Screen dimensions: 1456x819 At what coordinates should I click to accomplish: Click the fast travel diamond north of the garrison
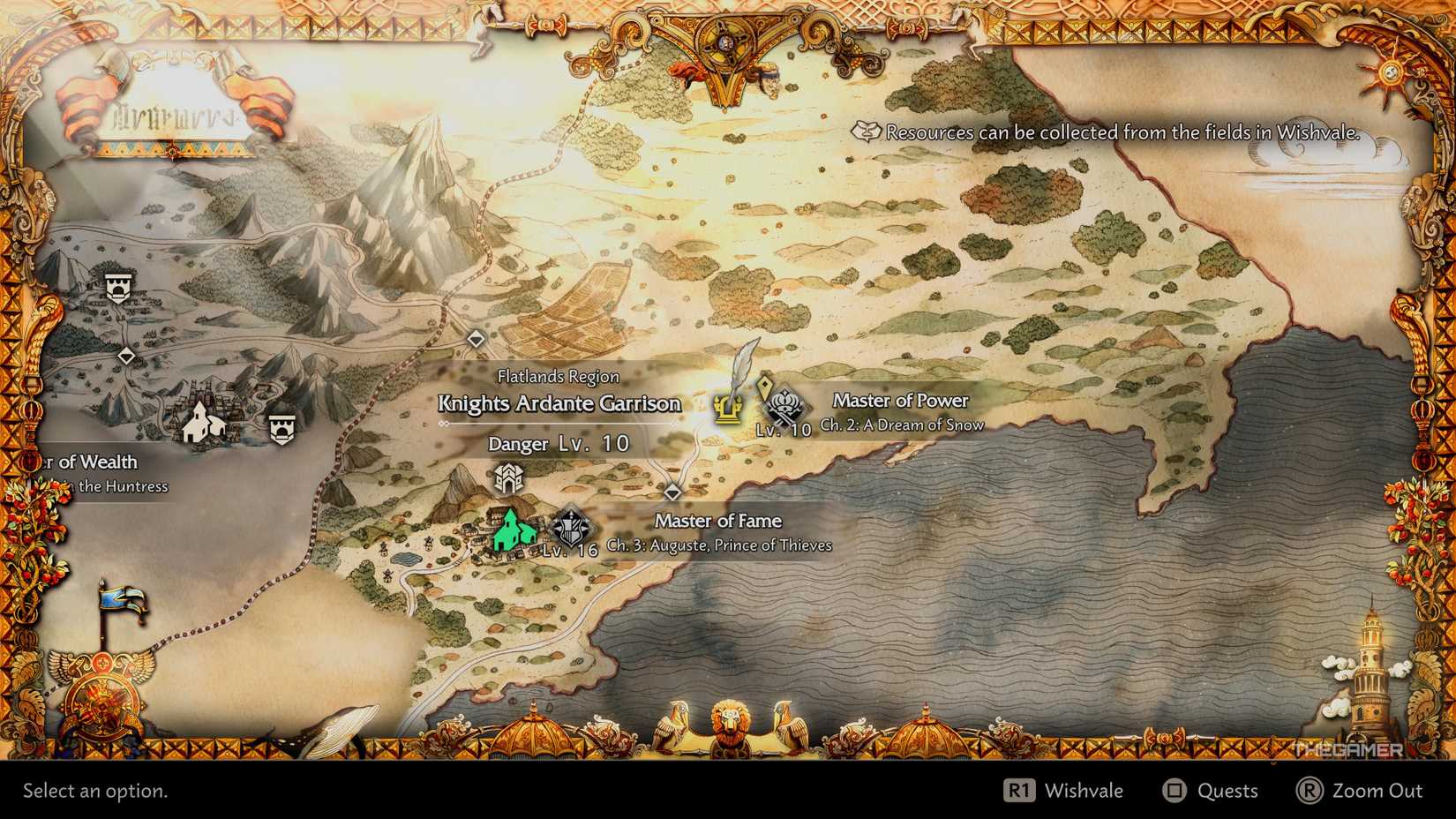pyautogui.click(x=477, y=336)
